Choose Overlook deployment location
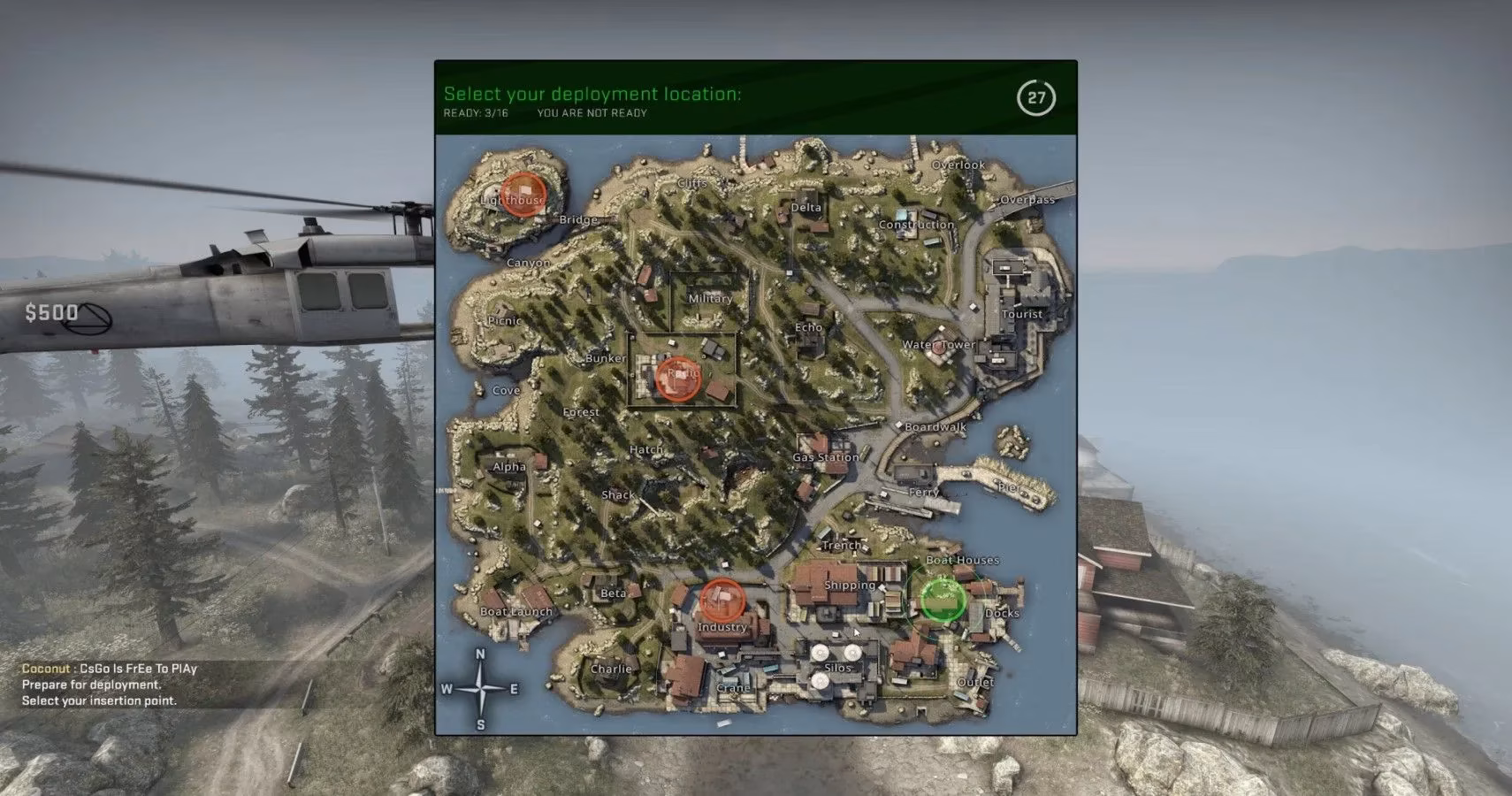Screen dimensions: 1512x796 point(958,164)
